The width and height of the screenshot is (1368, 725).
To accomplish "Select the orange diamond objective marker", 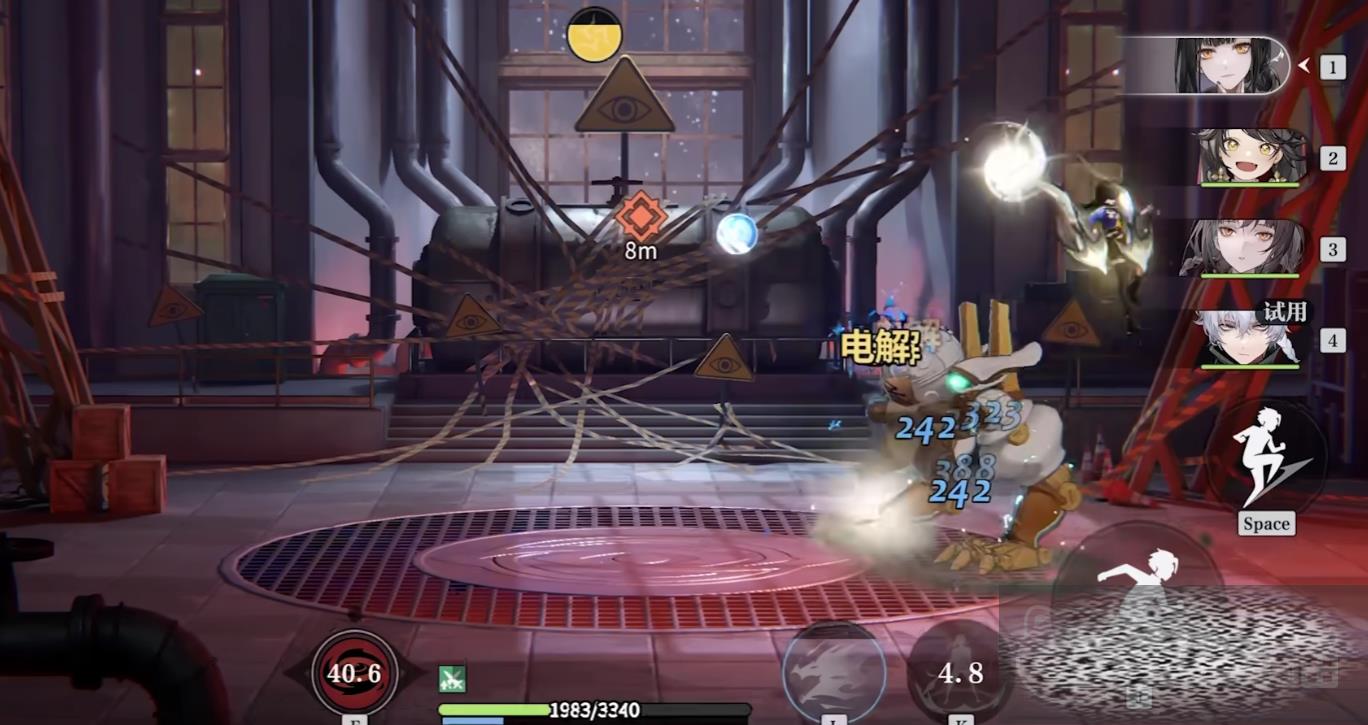I will (x=639, y=217).
